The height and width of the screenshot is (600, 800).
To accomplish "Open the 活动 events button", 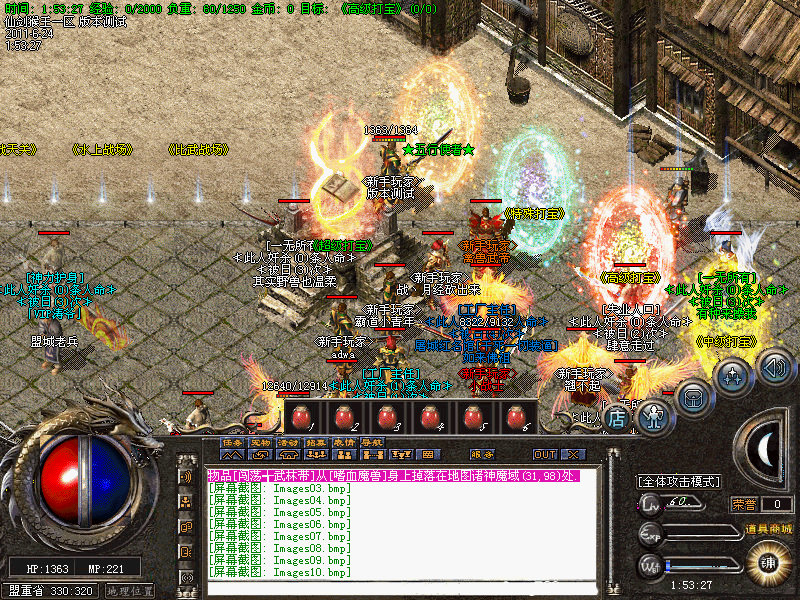I will pyautogui.click(x=288, y=441).
